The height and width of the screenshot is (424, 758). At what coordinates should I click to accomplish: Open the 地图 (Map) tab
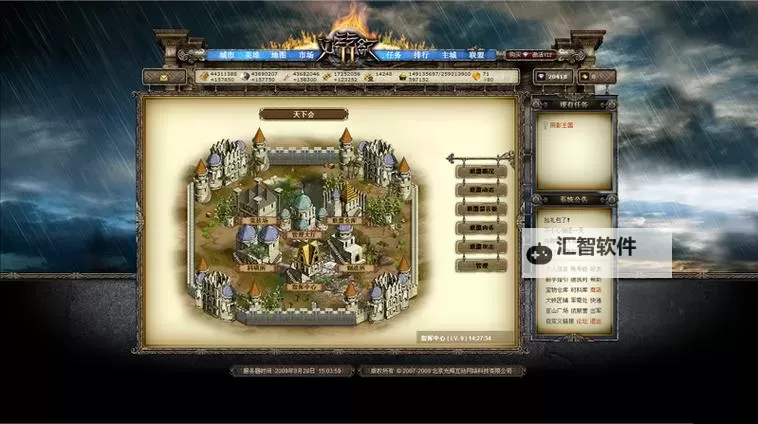point(278,55)
